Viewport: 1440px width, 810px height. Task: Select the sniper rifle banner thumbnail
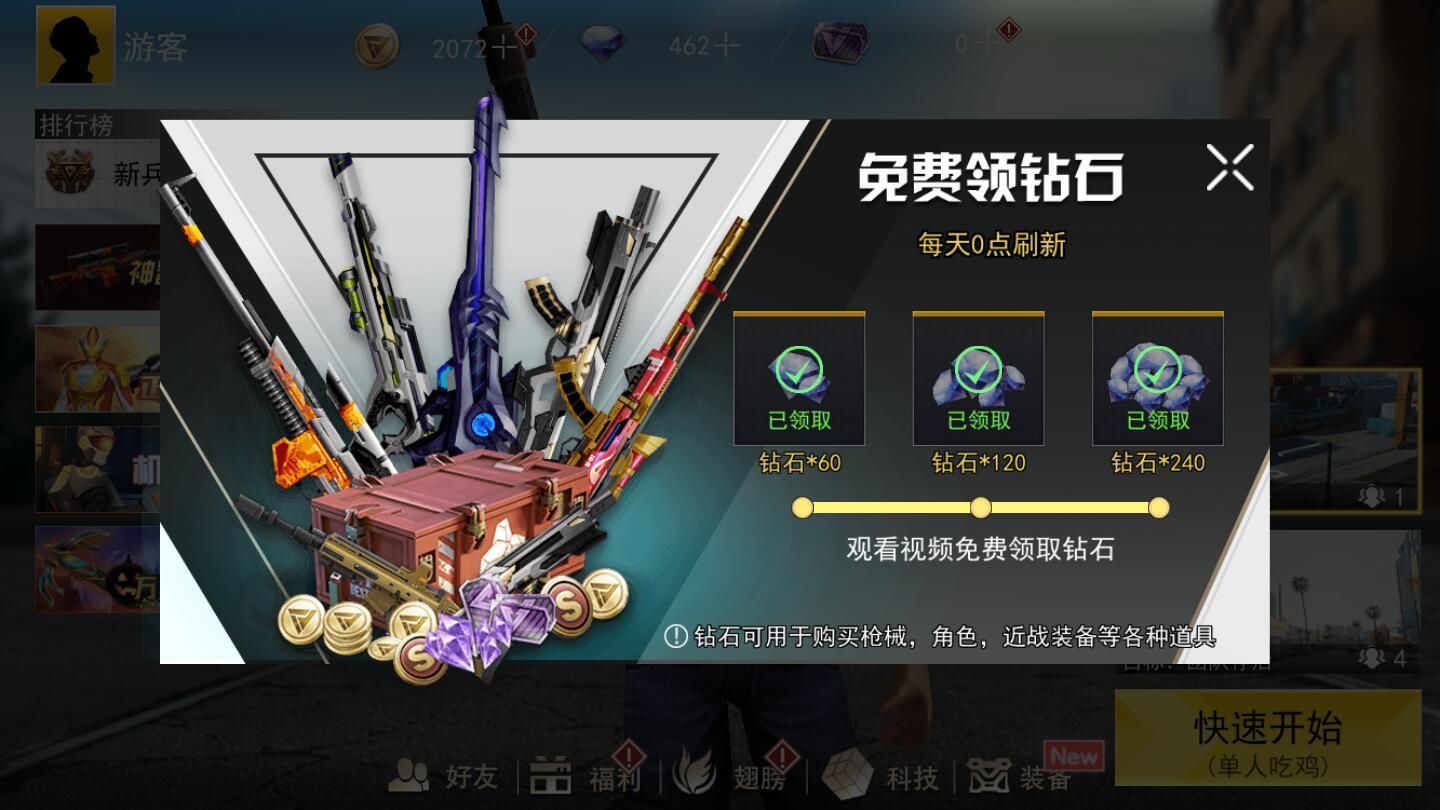[x=95, y=266]
